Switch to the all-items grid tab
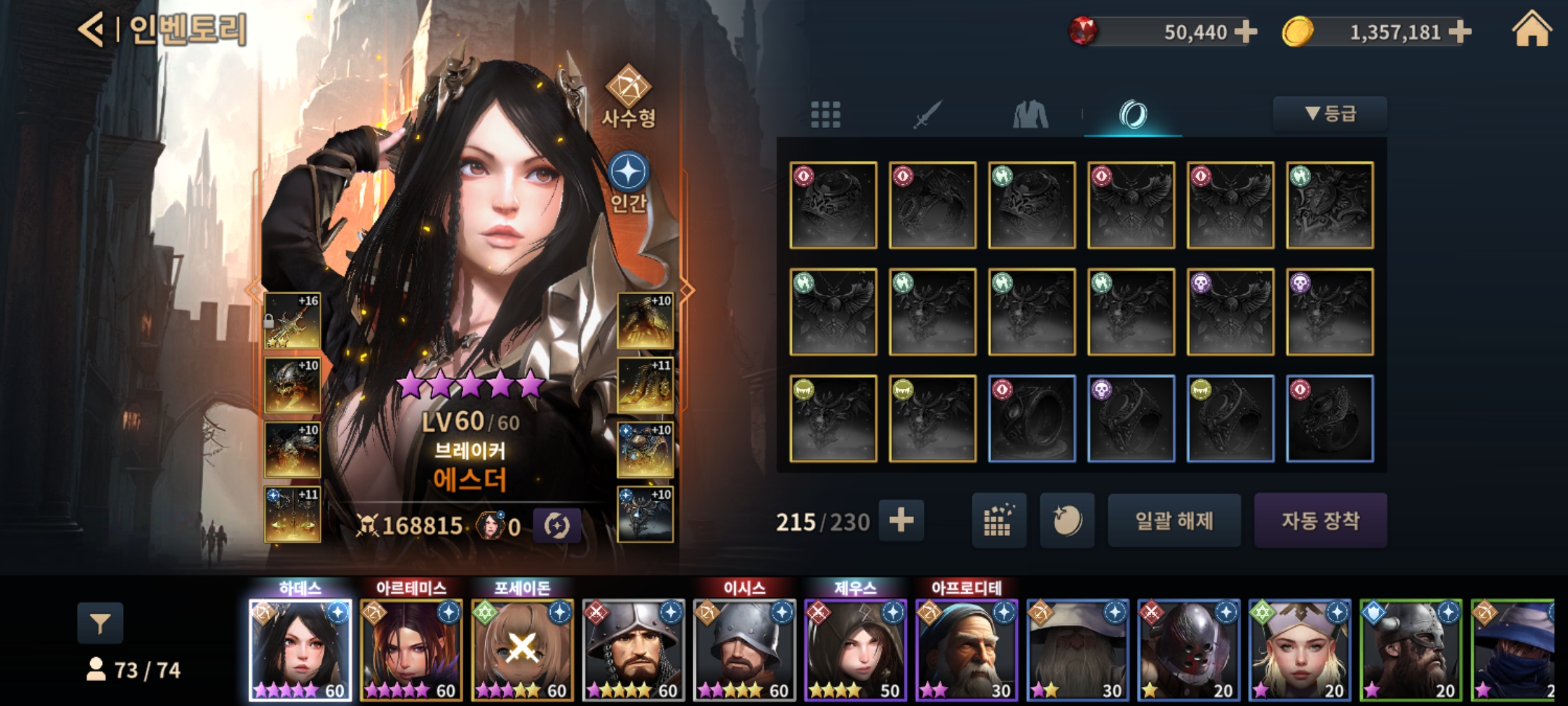This screenshot has width=1568, height=706. 825,115
